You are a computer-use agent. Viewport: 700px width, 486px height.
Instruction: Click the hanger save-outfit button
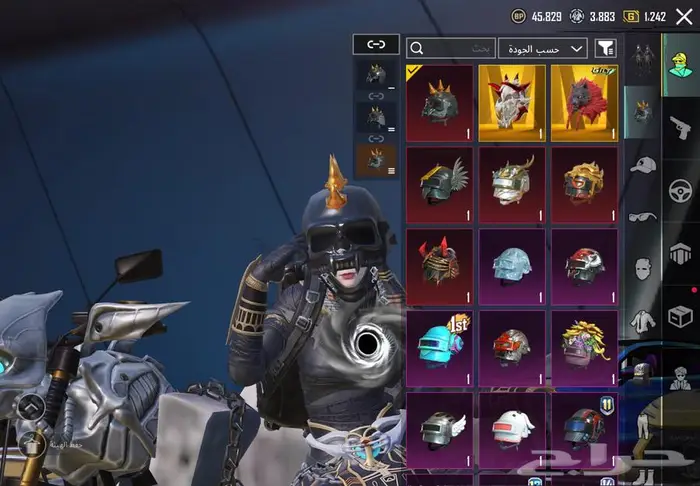[x=30, y=441]
